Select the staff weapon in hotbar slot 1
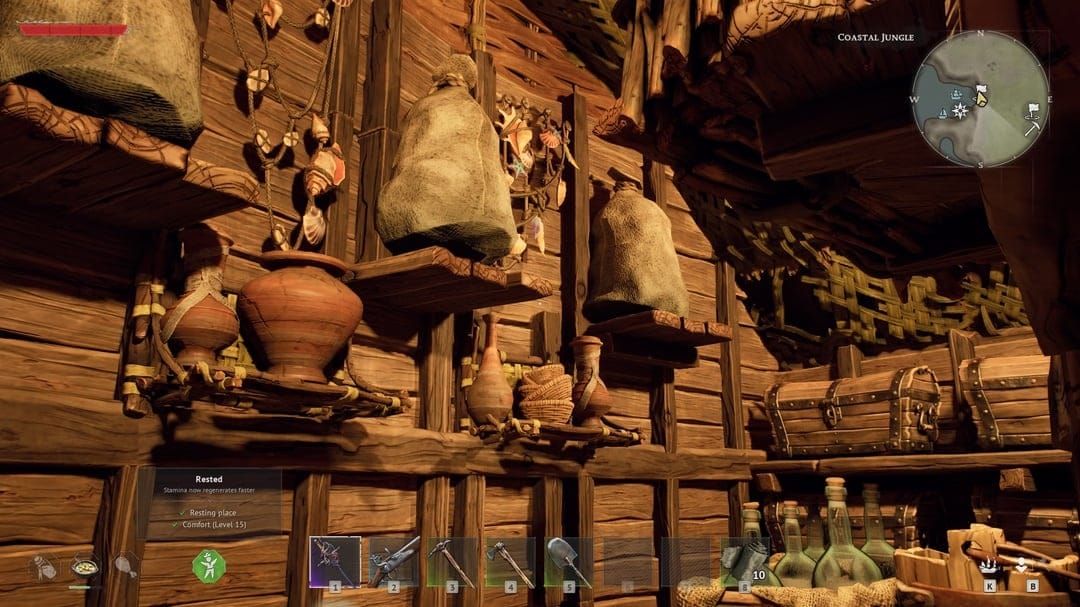The height and width of the screenshot is (607, 1080). [334, 561]
